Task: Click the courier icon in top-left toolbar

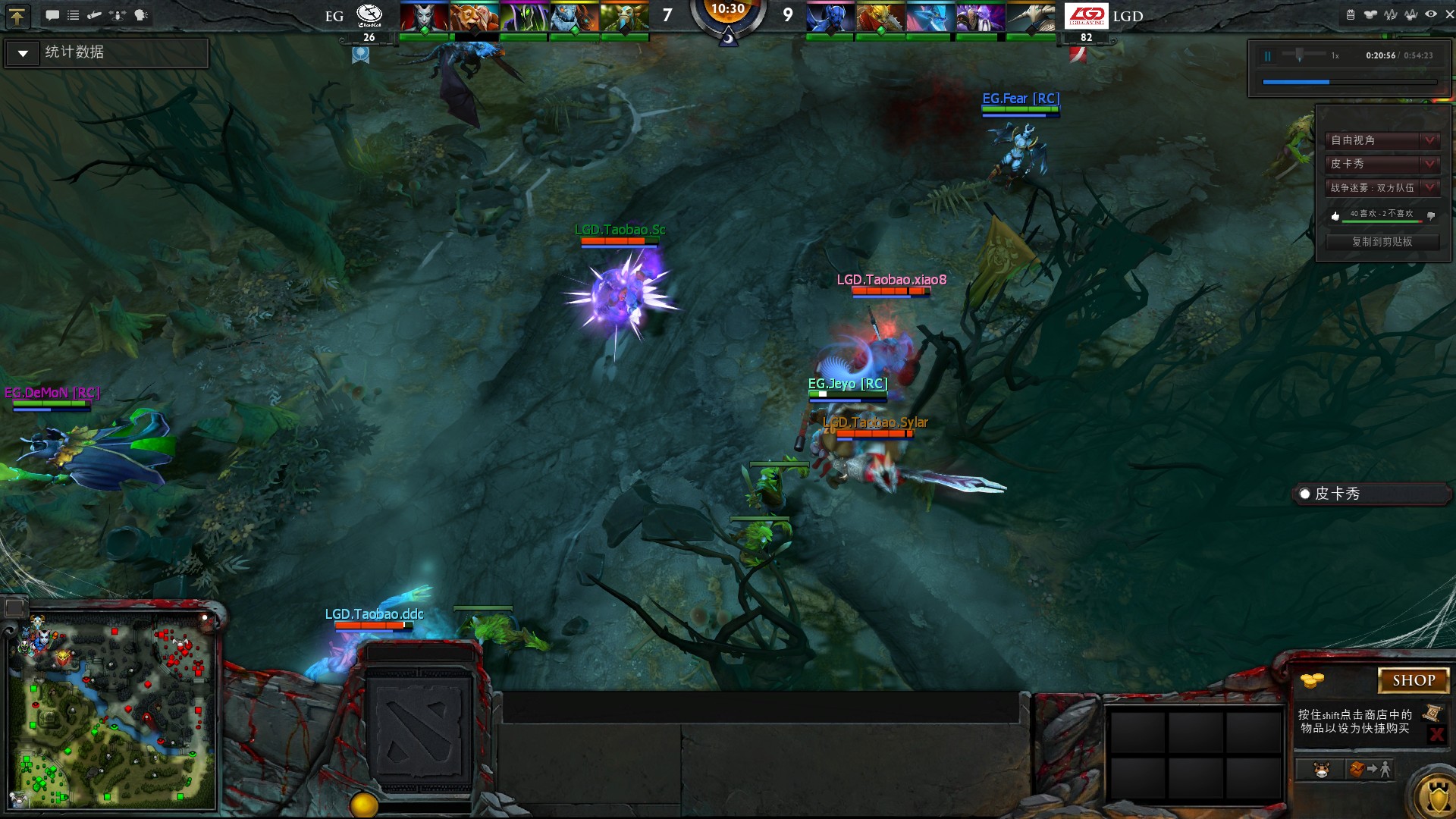Action: (x=94, y=14)
